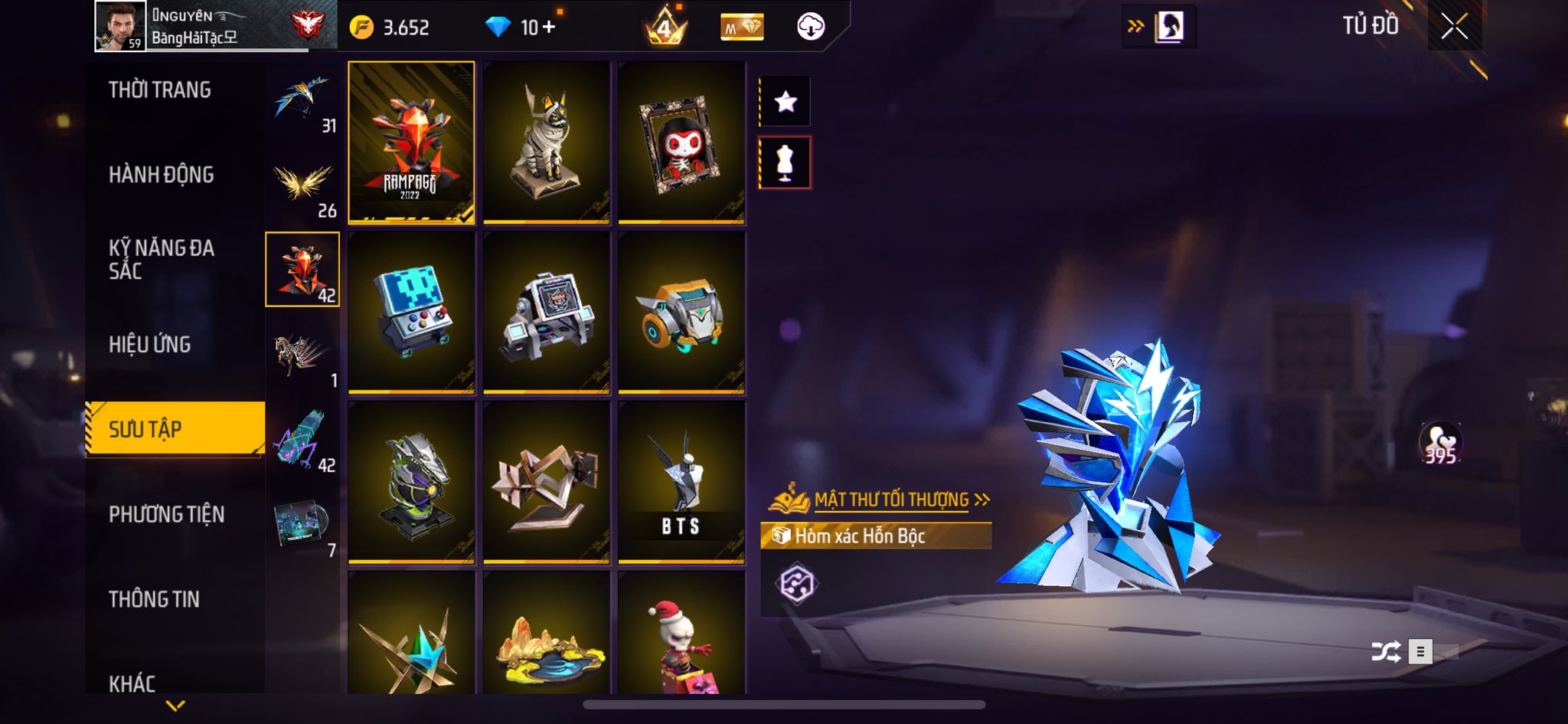Select the Kỹ Năng Đa Sắc category
This screenshot has width=1568, height=724.
coord(162,259)
